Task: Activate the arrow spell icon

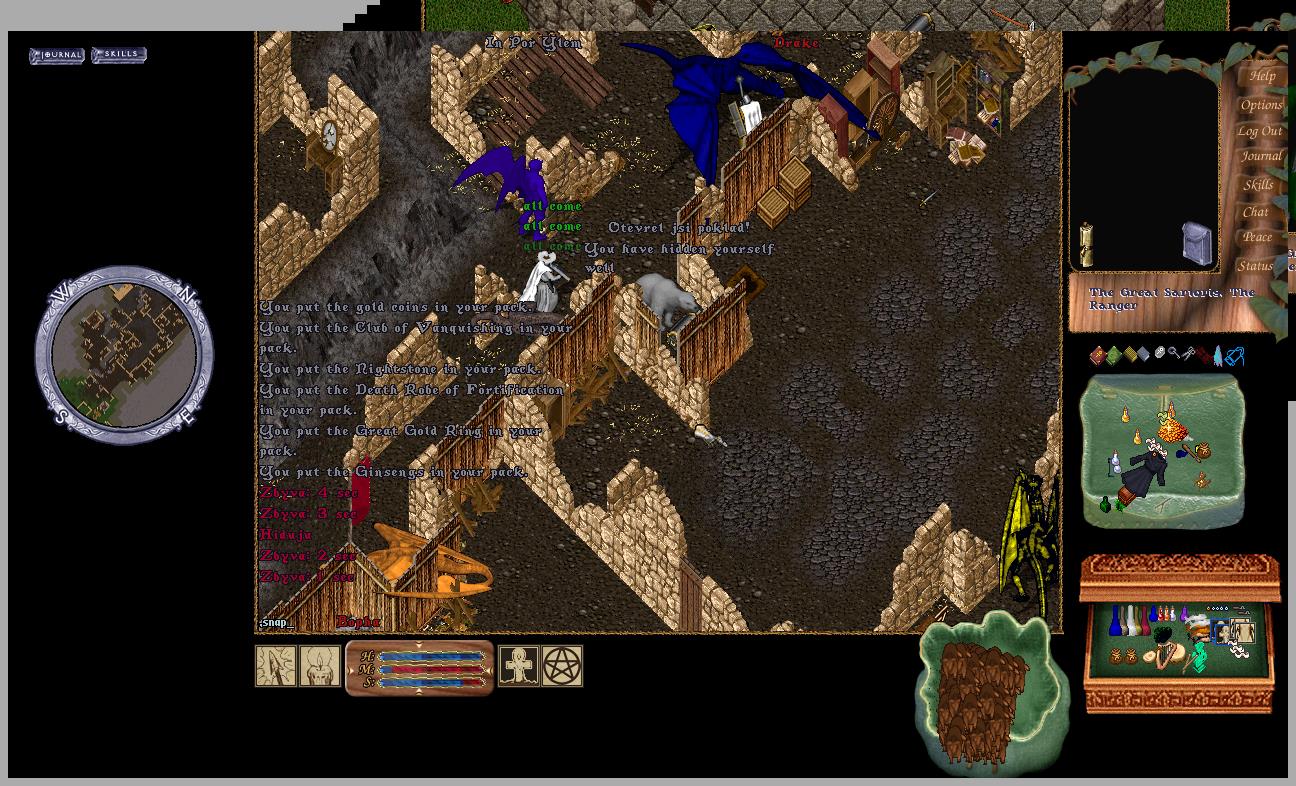Action: tap(275, 666)
